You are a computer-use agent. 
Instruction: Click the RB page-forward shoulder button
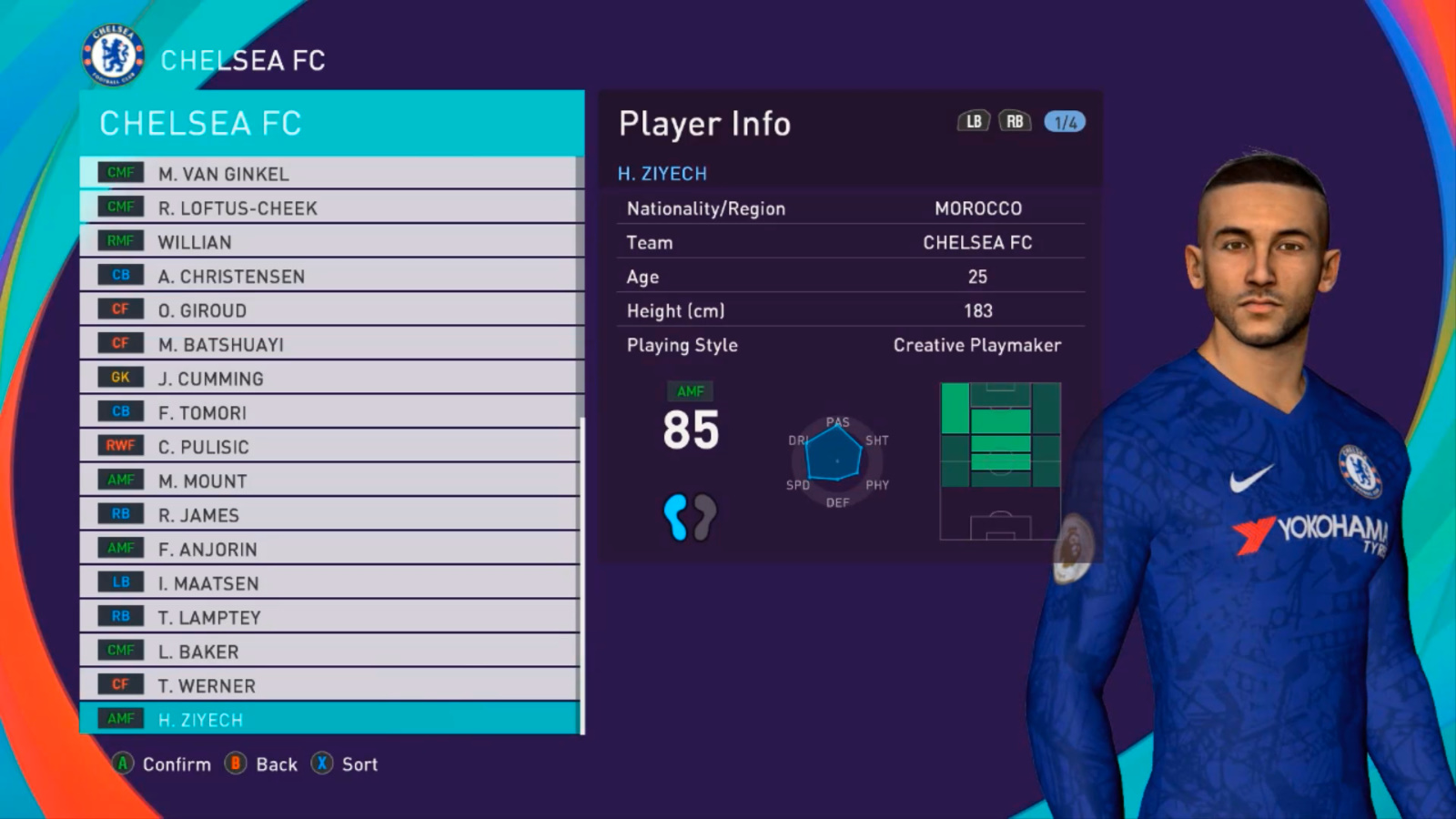pyautogui.click(x=1016, y=119)
